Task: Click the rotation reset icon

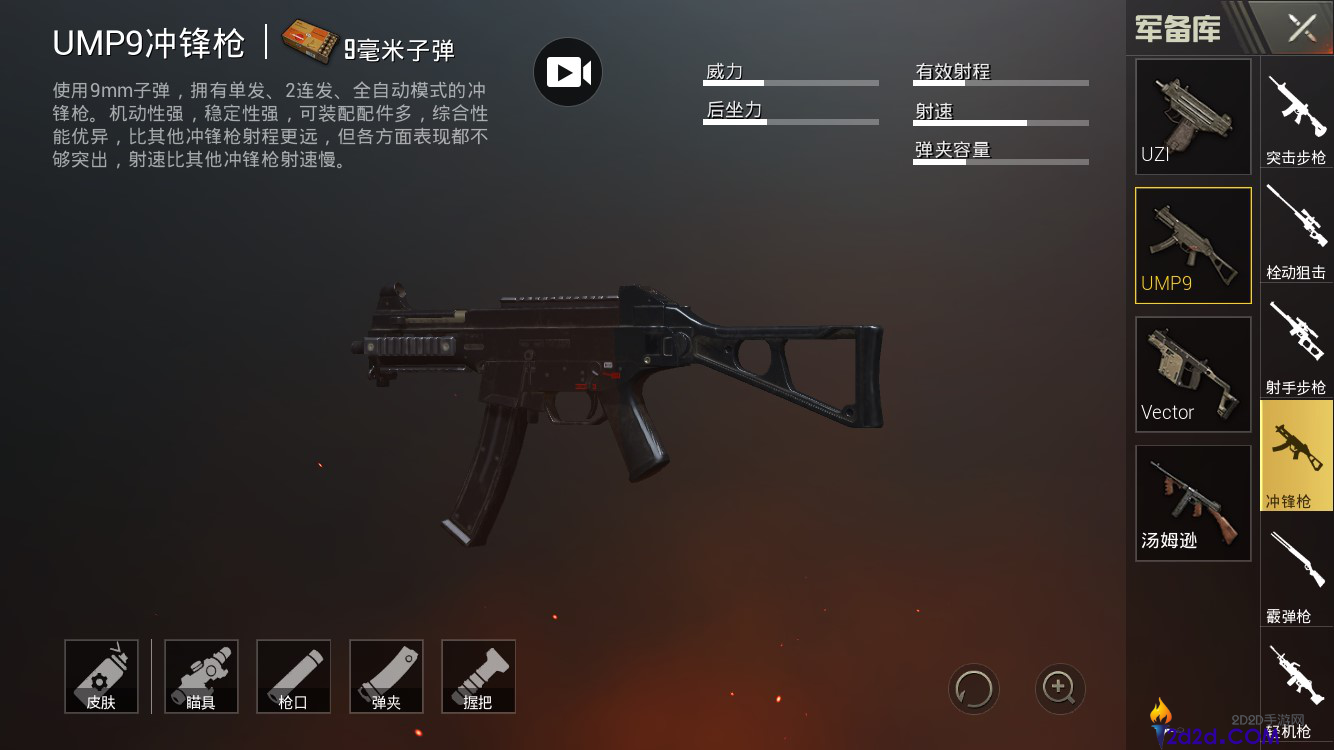Action: point(973,689)
